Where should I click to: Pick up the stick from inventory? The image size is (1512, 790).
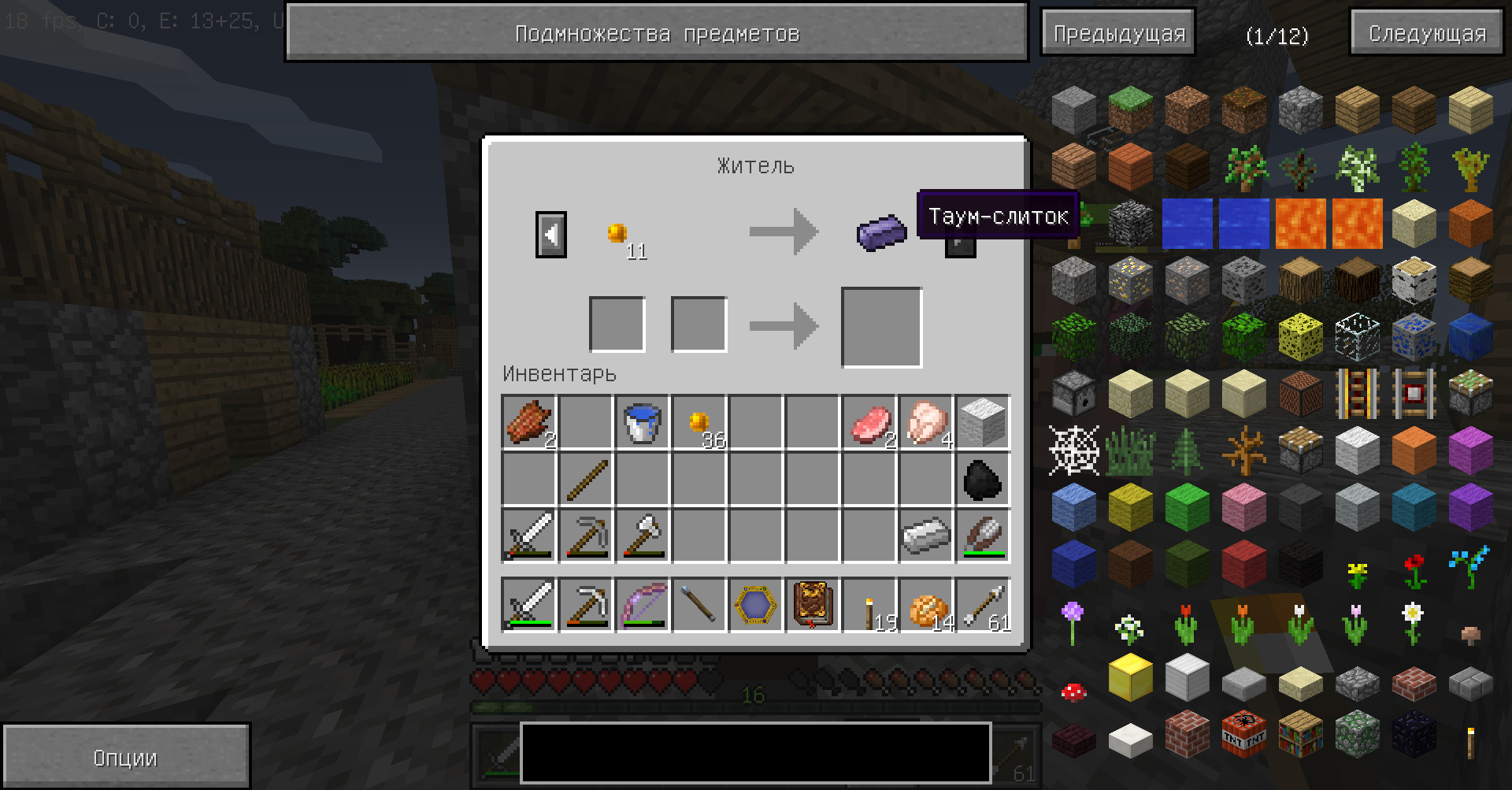[x=586, y=480]
